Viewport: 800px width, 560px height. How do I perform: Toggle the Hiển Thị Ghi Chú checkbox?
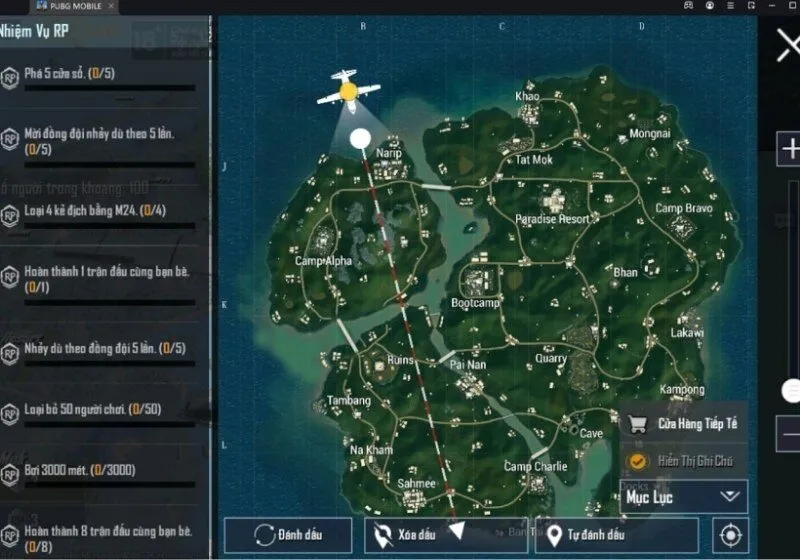636,460
